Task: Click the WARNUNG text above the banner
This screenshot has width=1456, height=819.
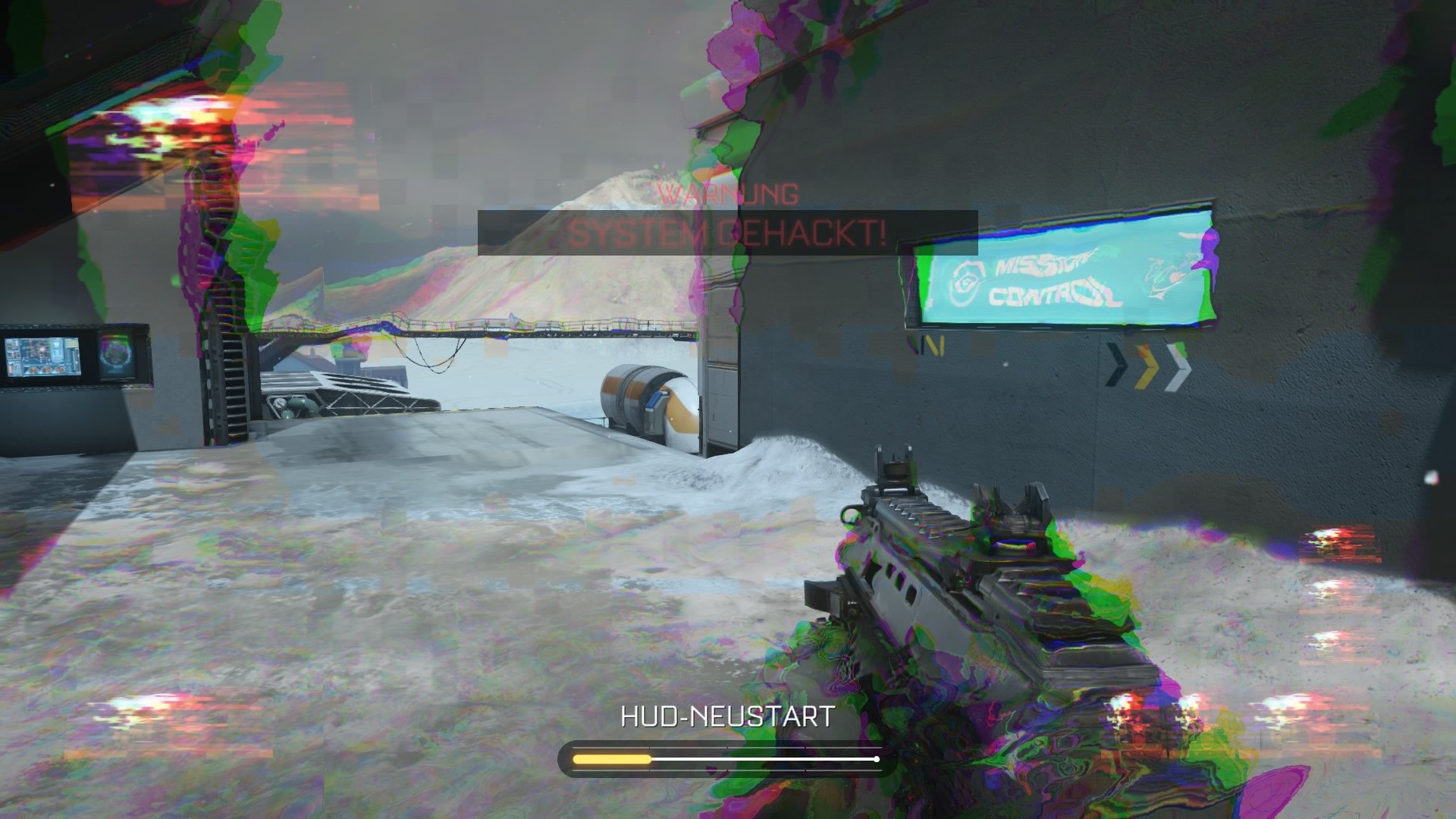Action: pyautogui.click(x=726, y=196)
